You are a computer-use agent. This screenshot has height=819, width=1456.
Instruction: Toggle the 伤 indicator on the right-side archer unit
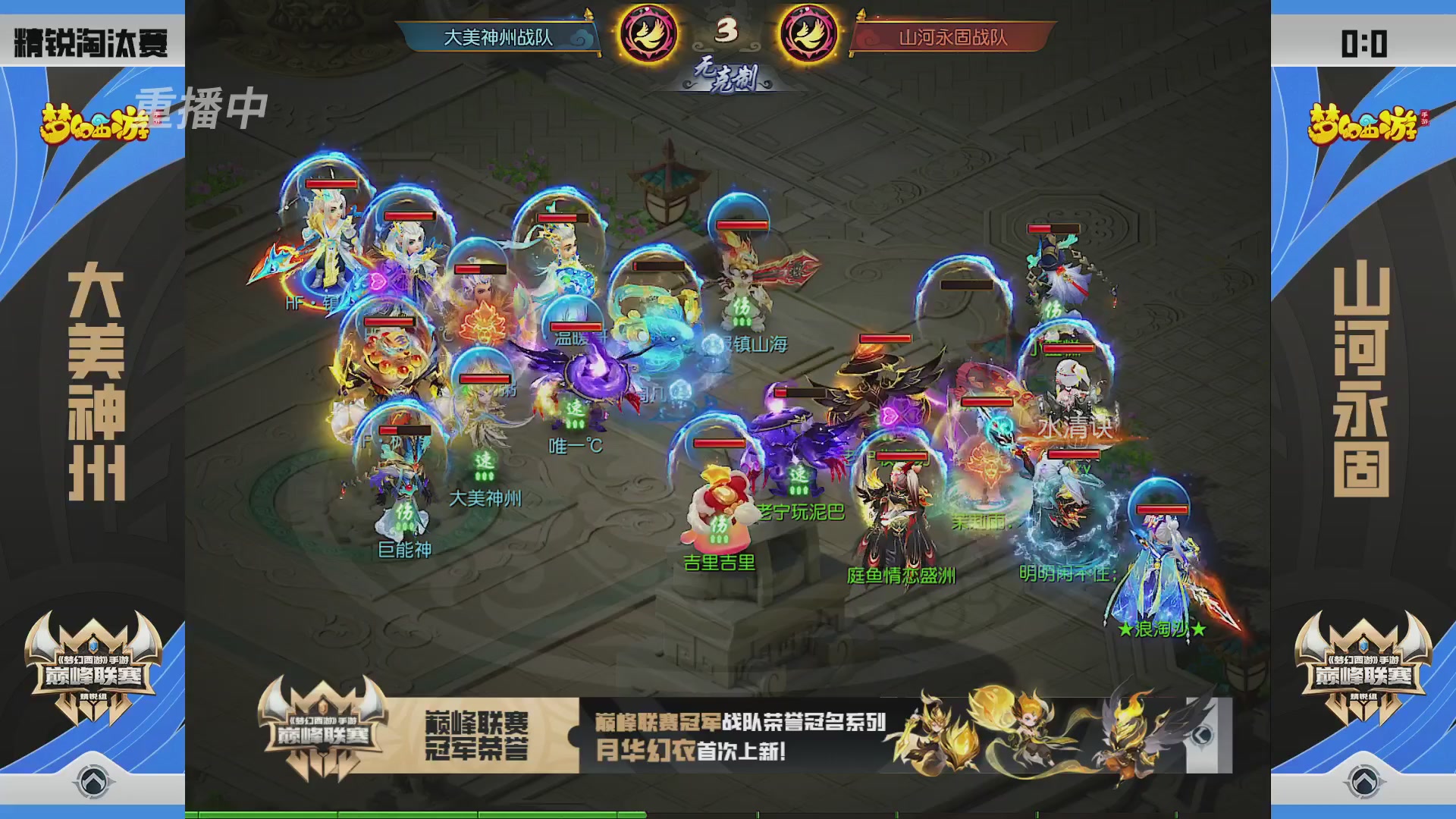click(1052, 309)
